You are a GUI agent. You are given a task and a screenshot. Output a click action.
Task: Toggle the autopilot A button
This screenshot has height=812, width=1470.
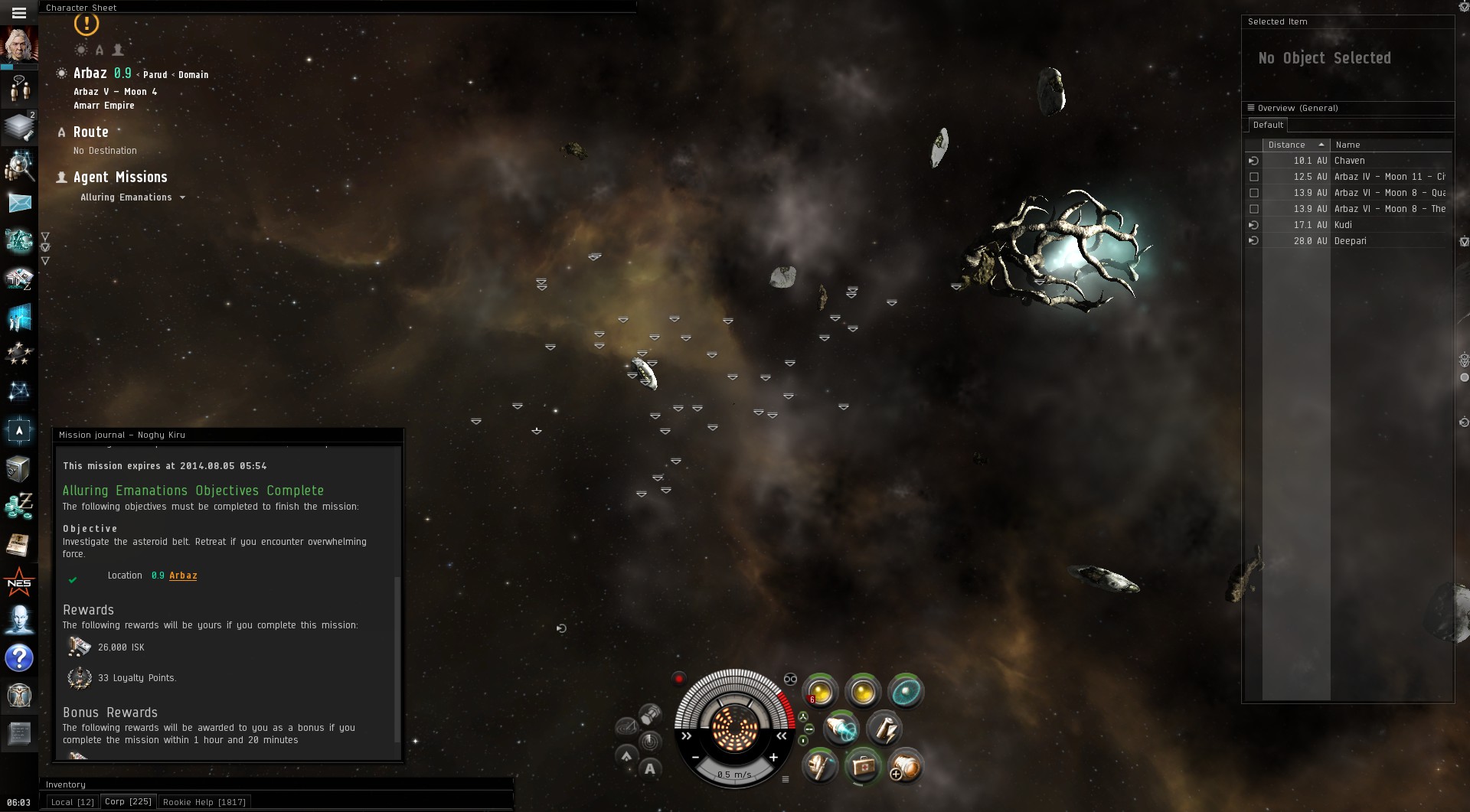click(650, 769)
